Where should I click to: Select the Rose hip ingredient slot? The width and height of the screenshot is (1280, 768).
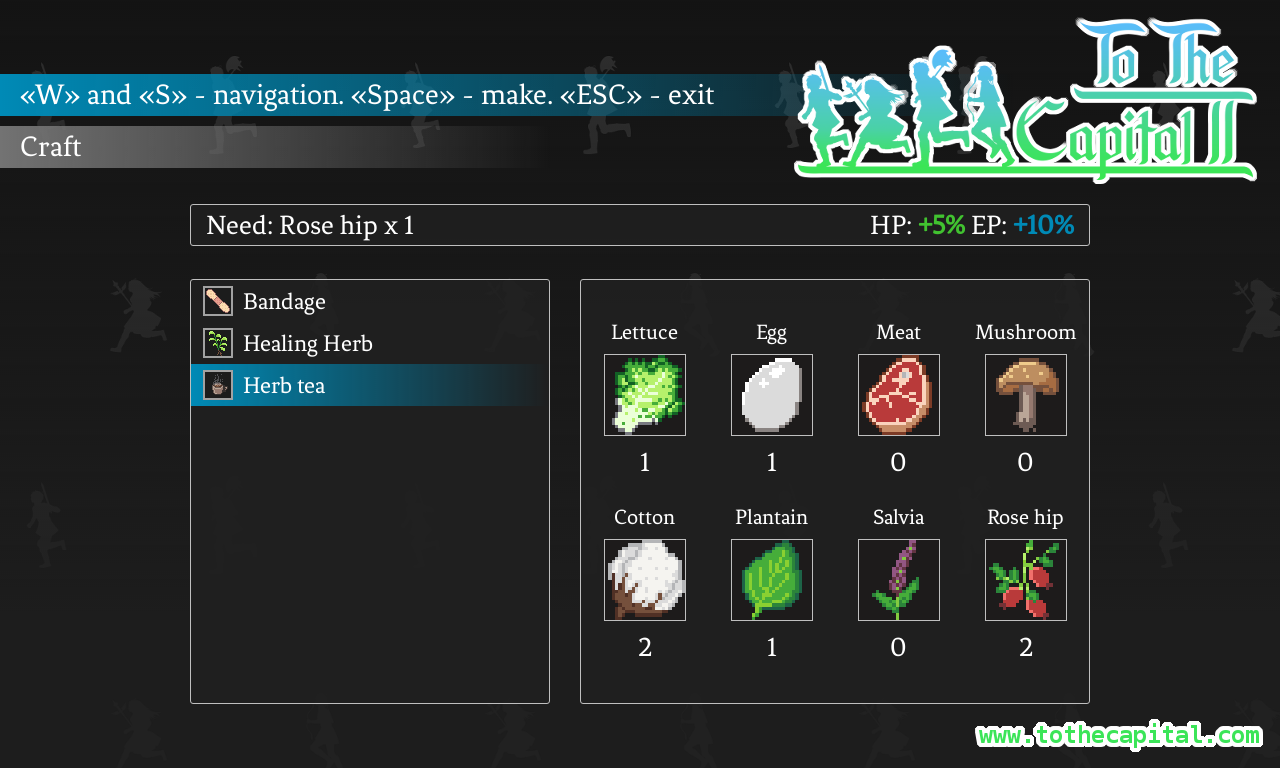1026,580
